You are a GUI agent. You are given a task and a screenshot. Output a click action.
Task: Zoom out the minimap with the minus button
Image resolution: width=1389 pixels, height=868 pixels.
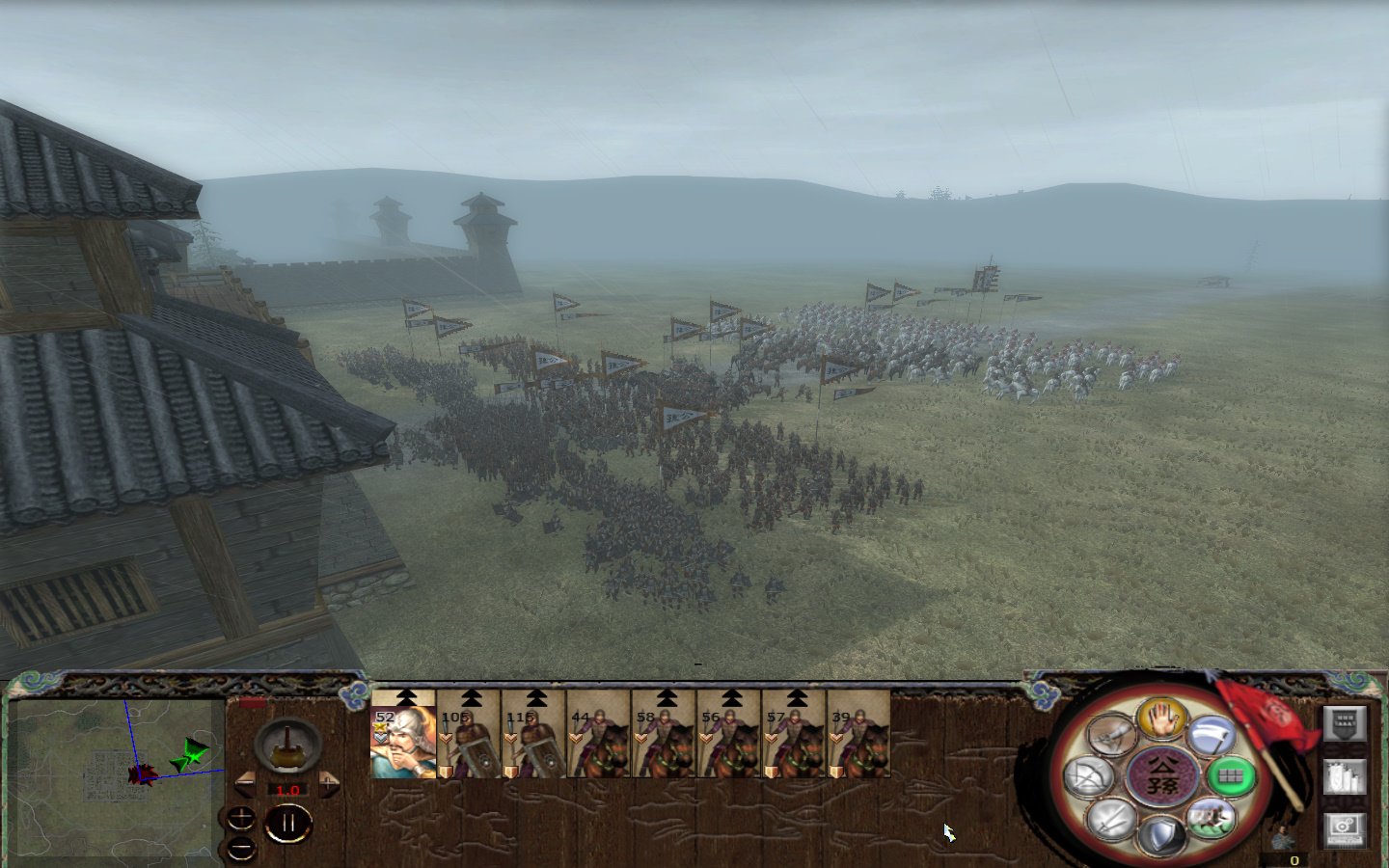[241, 847]
